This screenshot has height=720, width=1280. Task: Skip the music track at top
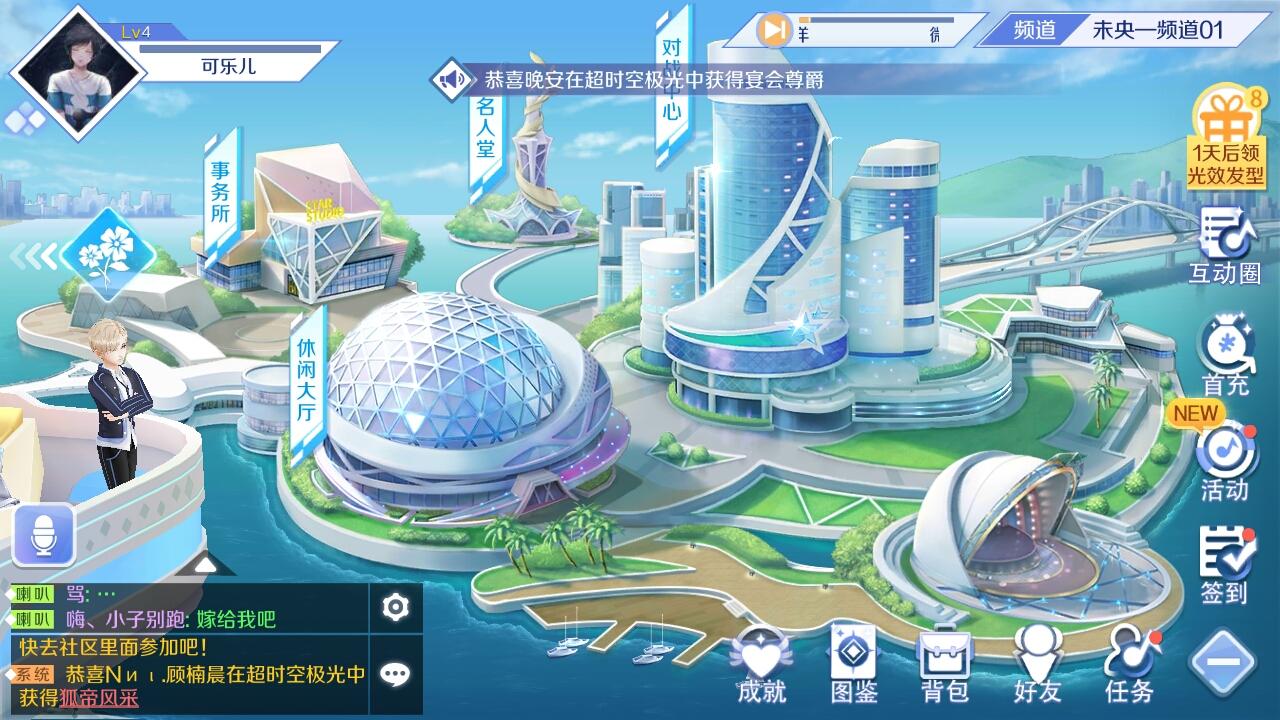coord(773,30)
